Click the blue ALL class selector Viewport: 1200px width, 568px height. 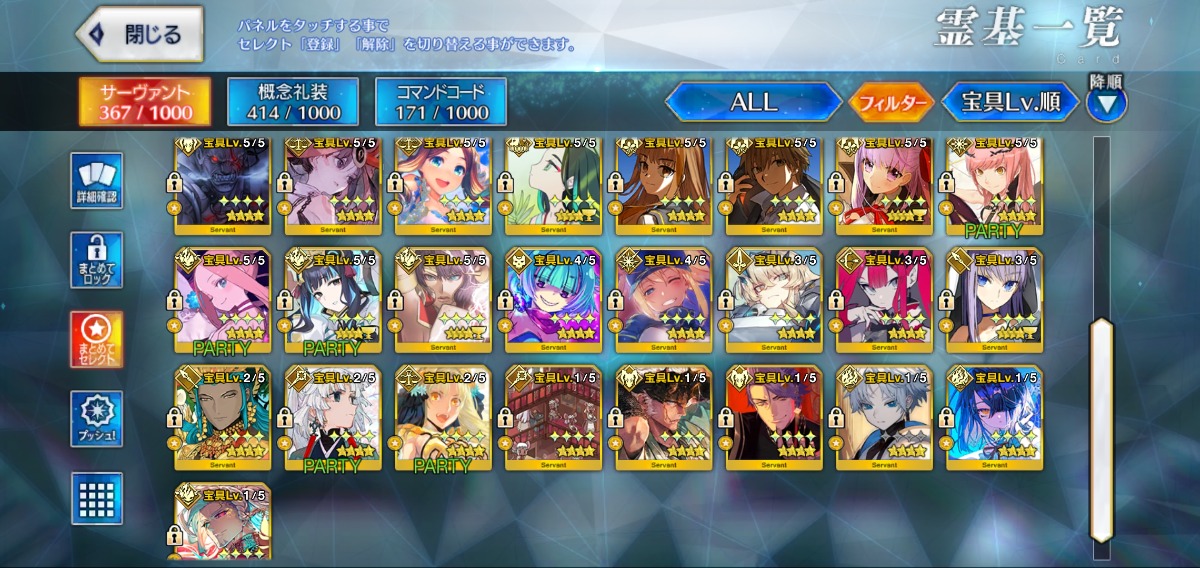tap(754, 102)
